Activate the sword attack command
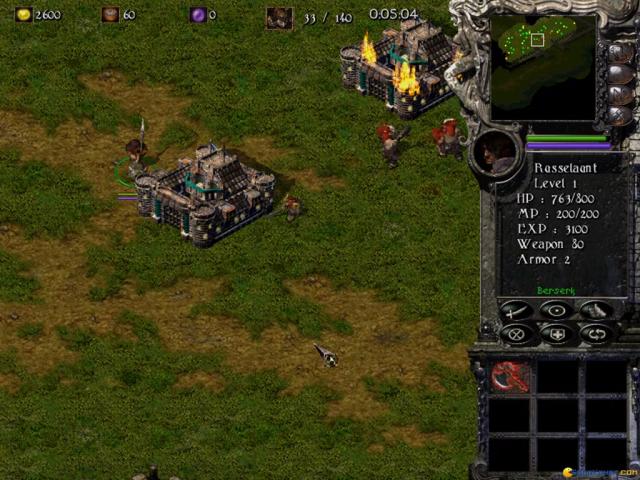The width and height of the screenshot is (640, 480). (516, 310)
